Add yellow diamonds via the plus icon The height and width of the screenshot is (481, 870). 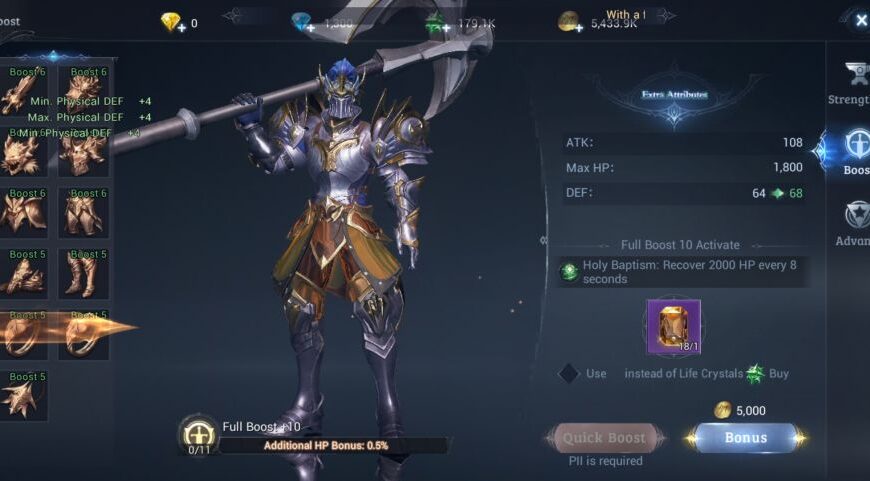(x=180, y=27)
